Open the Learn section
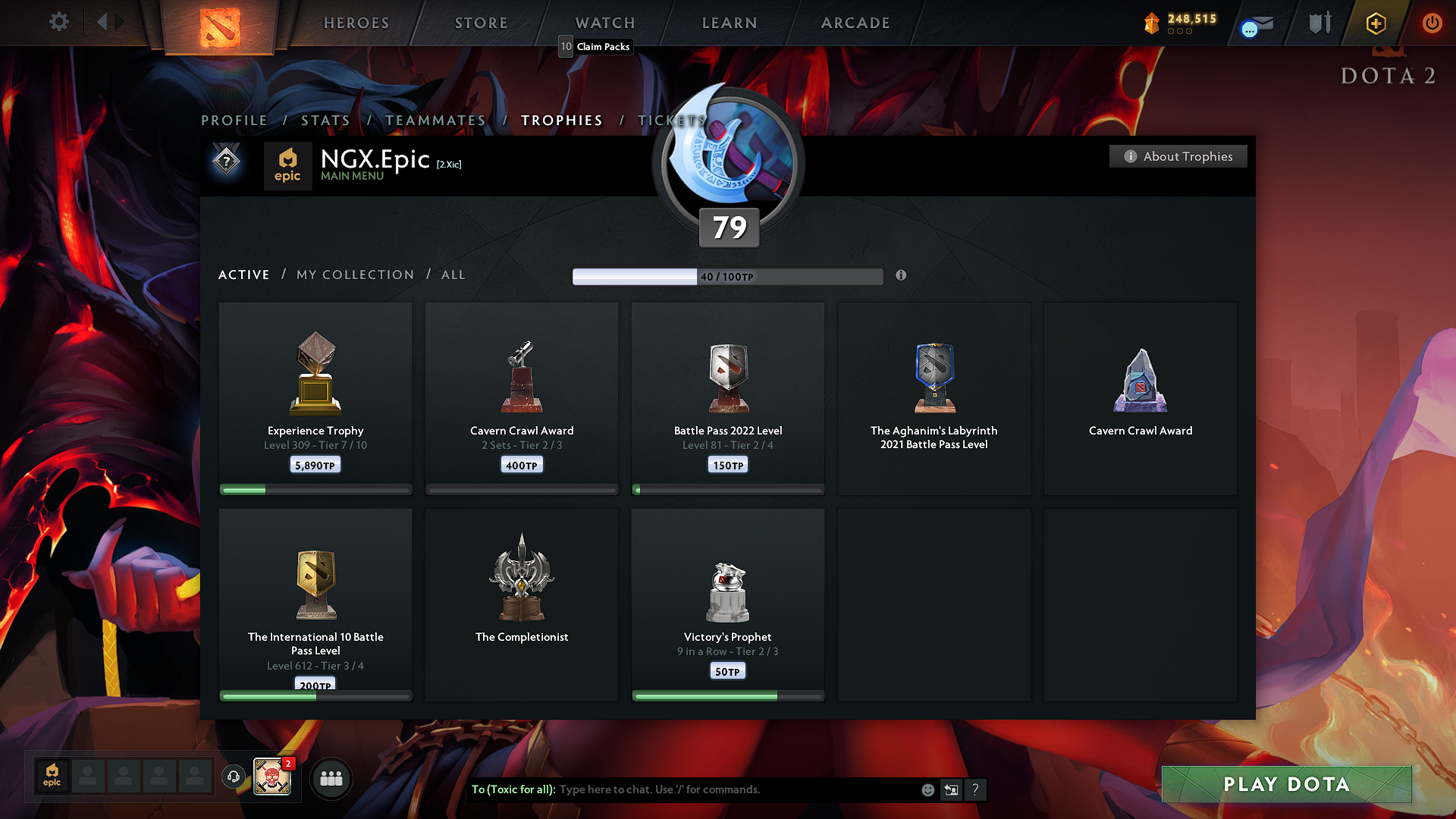 (730, 24)
